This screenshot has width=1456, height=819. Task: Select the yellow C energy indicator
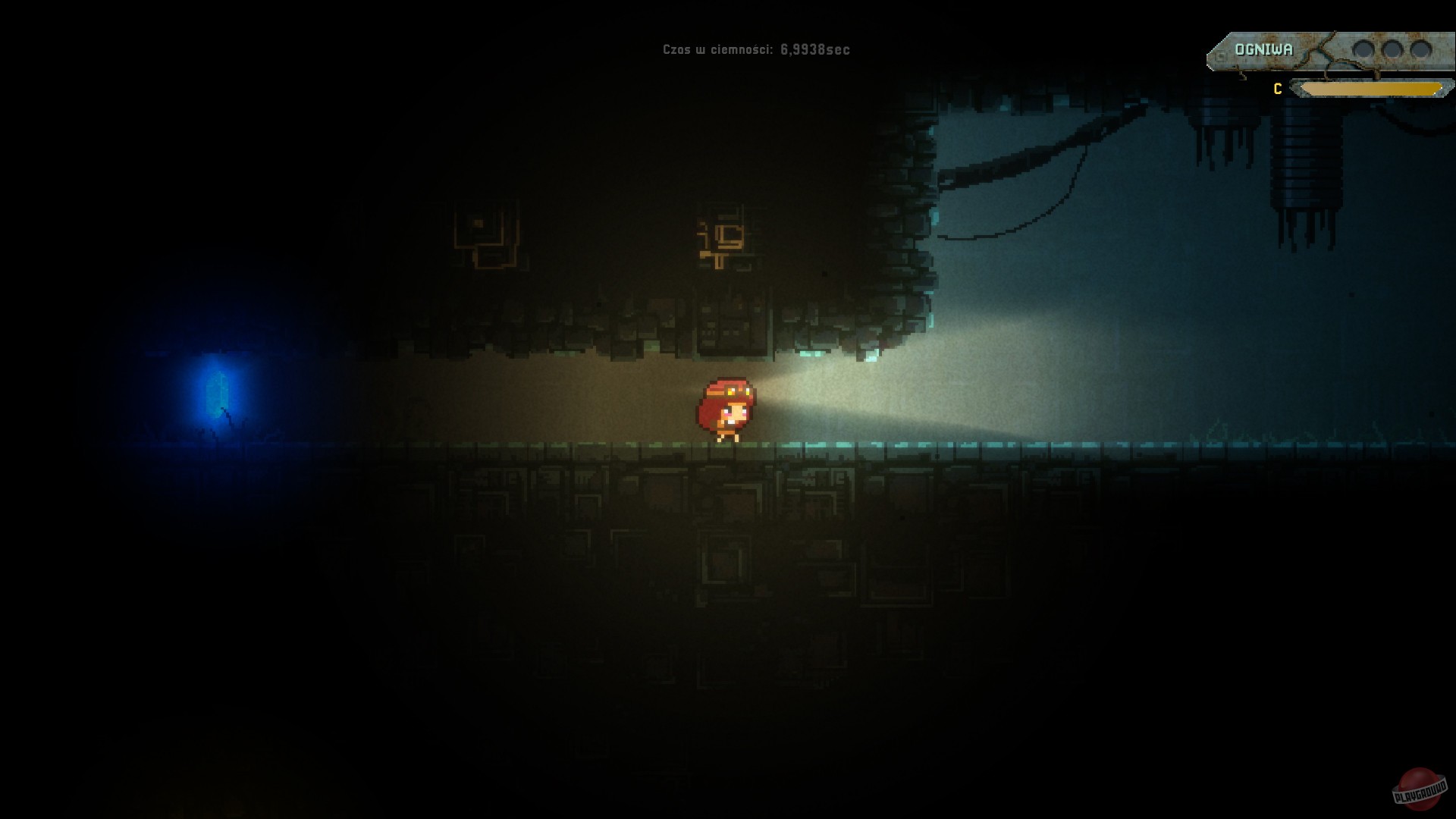click(1277, 88)
